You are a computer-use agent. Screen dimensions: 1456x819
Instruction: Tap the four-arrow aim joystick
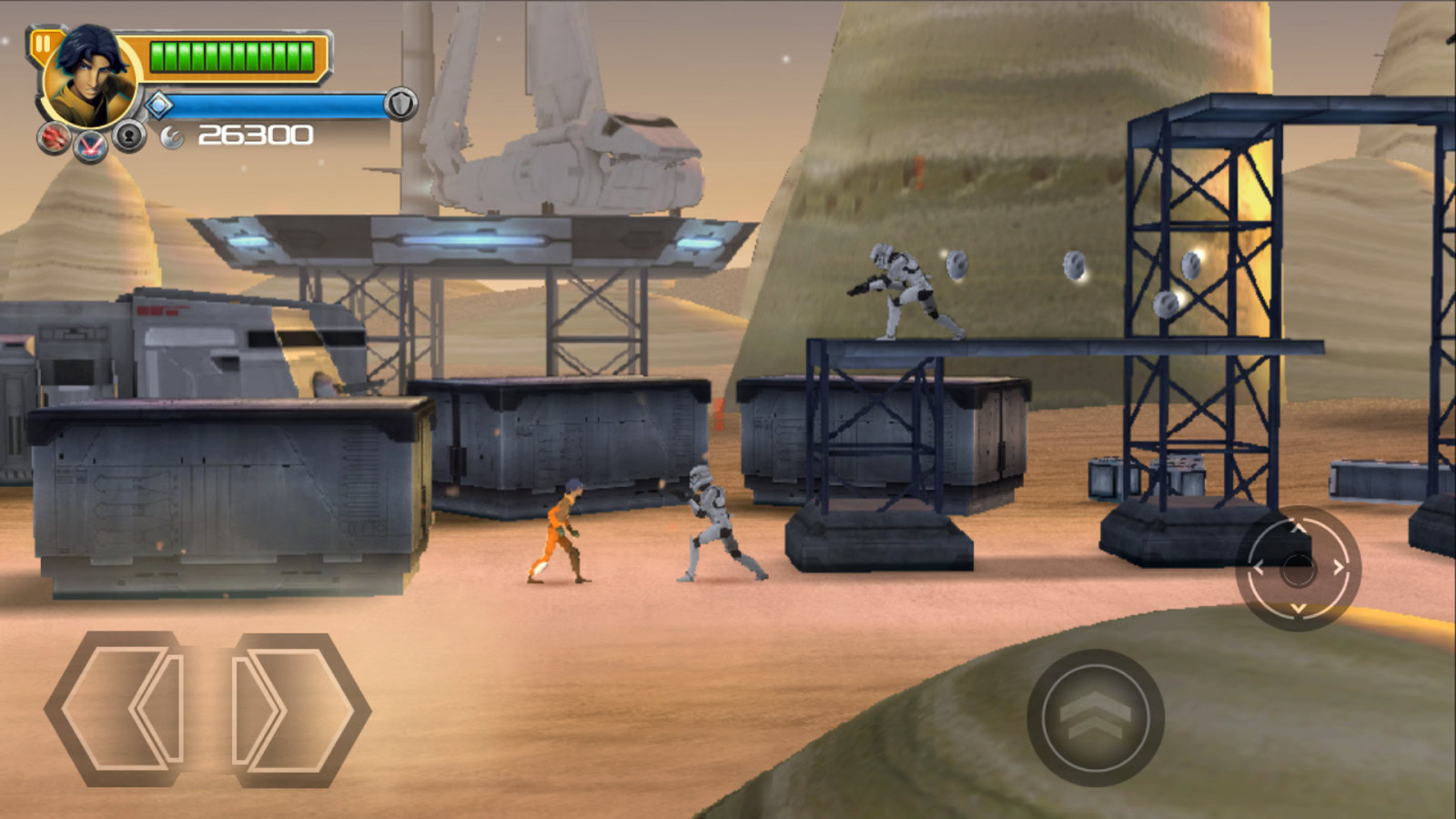point(1298,569)
